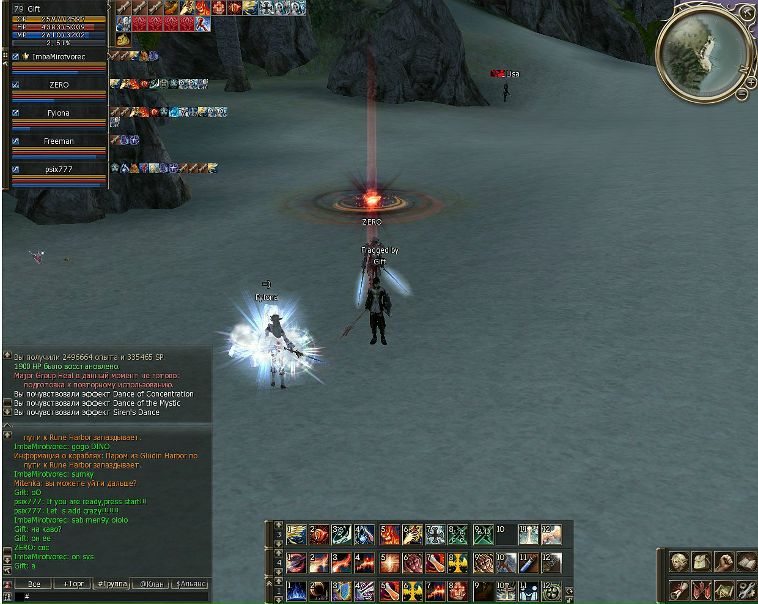Screen dimensions: 758x604
Task: Target party member ZERO in party list
Action: pos(58,85)
